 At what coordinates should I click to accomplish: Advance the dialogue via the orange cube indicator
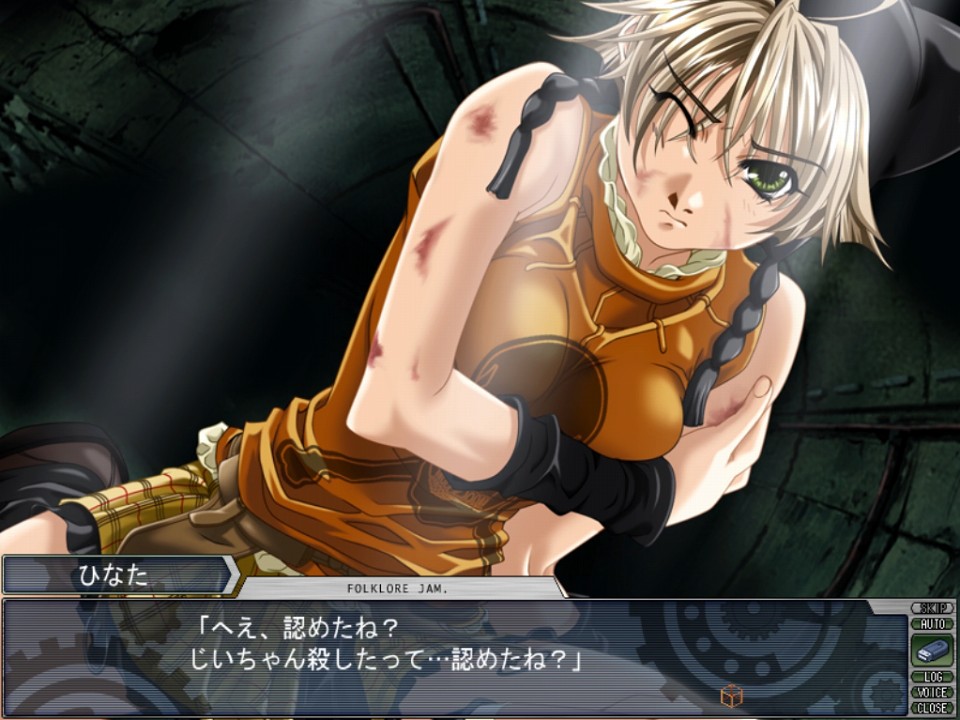(731, 694)
